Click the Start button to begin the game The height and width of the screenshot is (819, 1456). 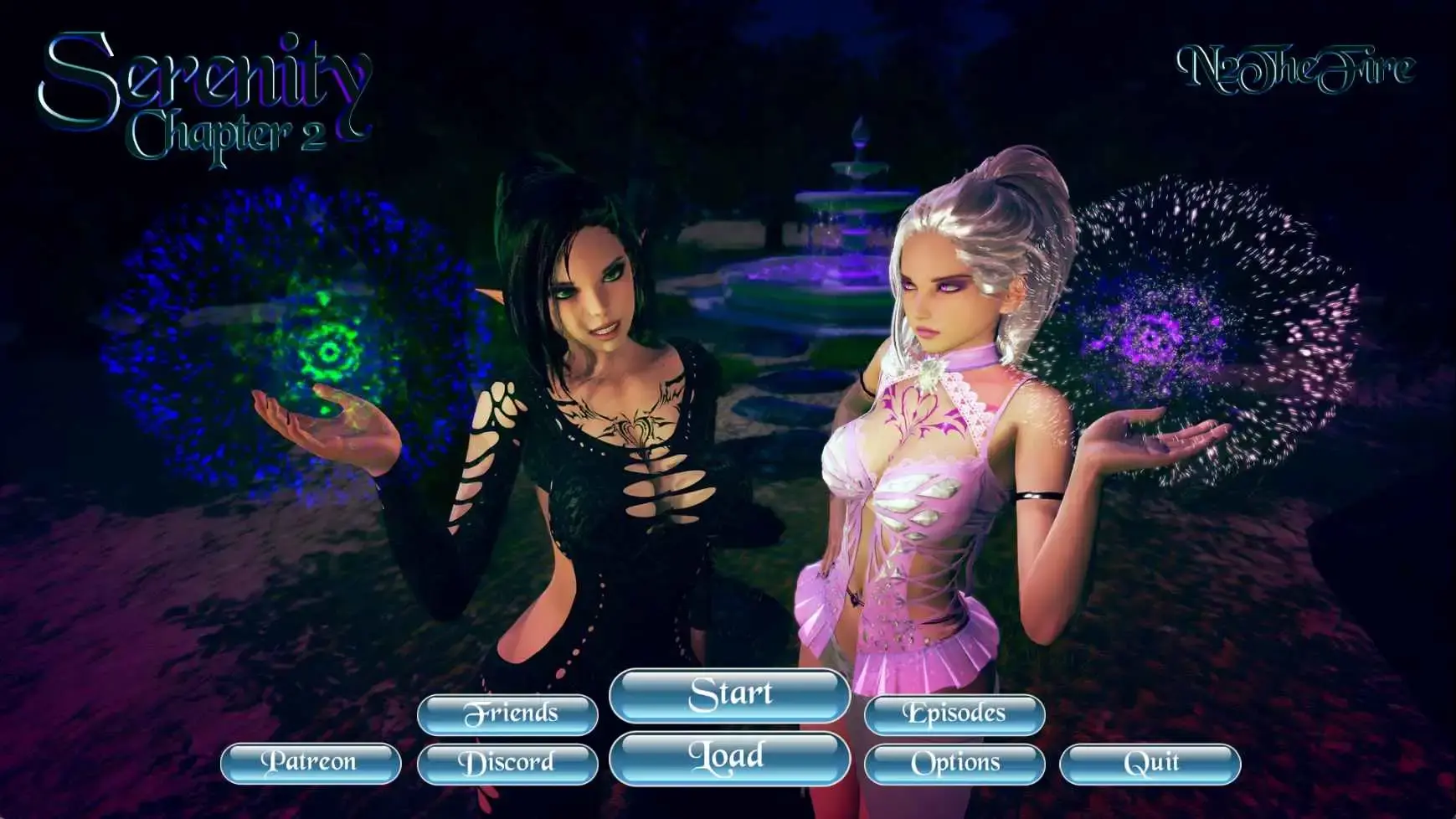[730, 695]
